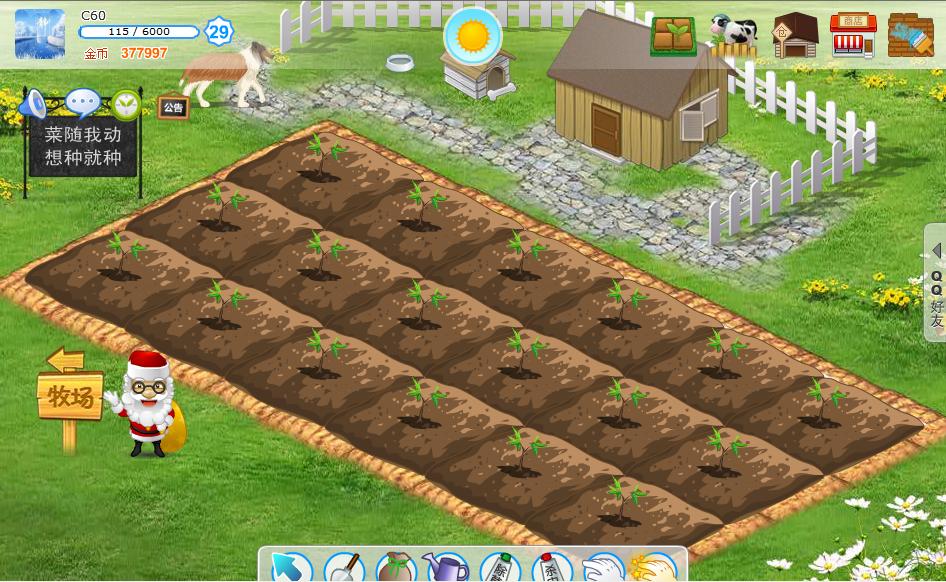Select the pesticide bottle

click(550, 568)
